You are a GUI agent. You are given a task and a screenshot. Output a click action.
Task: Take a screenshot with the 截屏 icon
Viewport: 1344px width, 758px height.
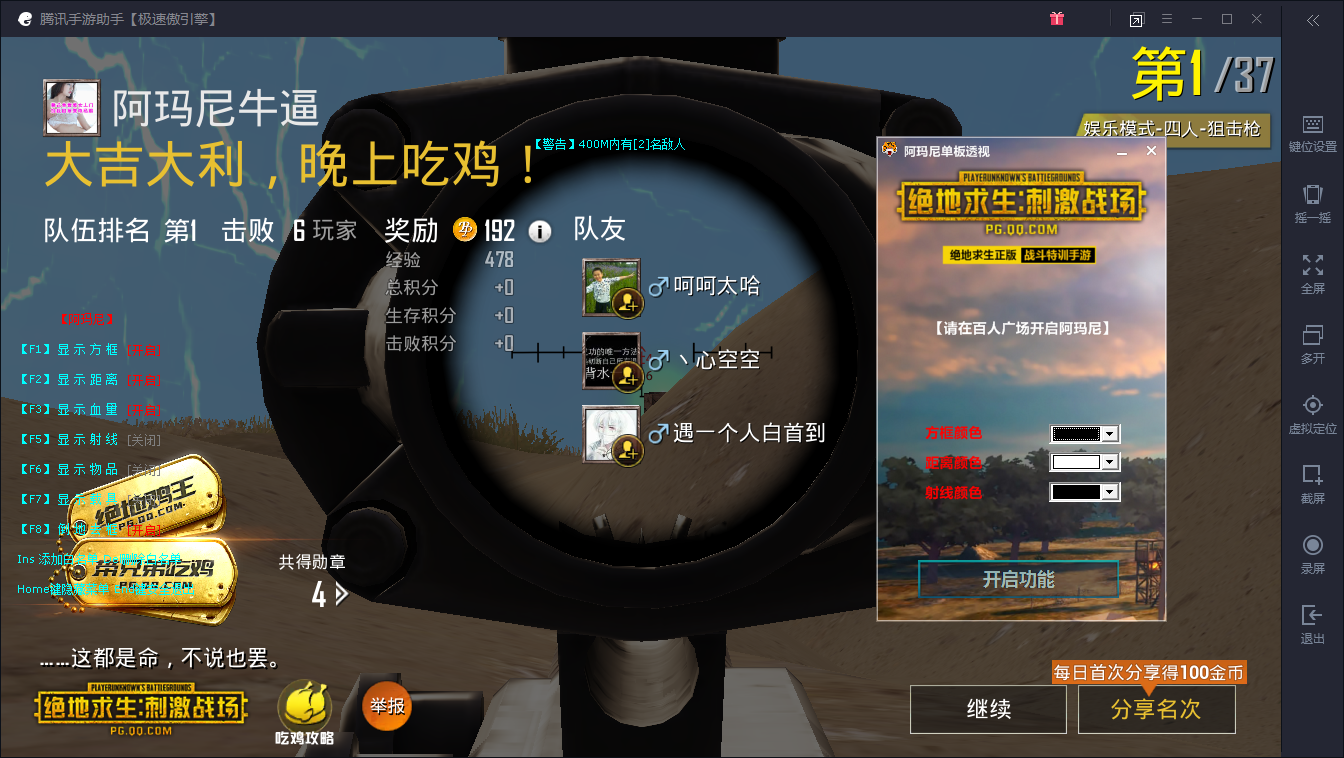1312,475
